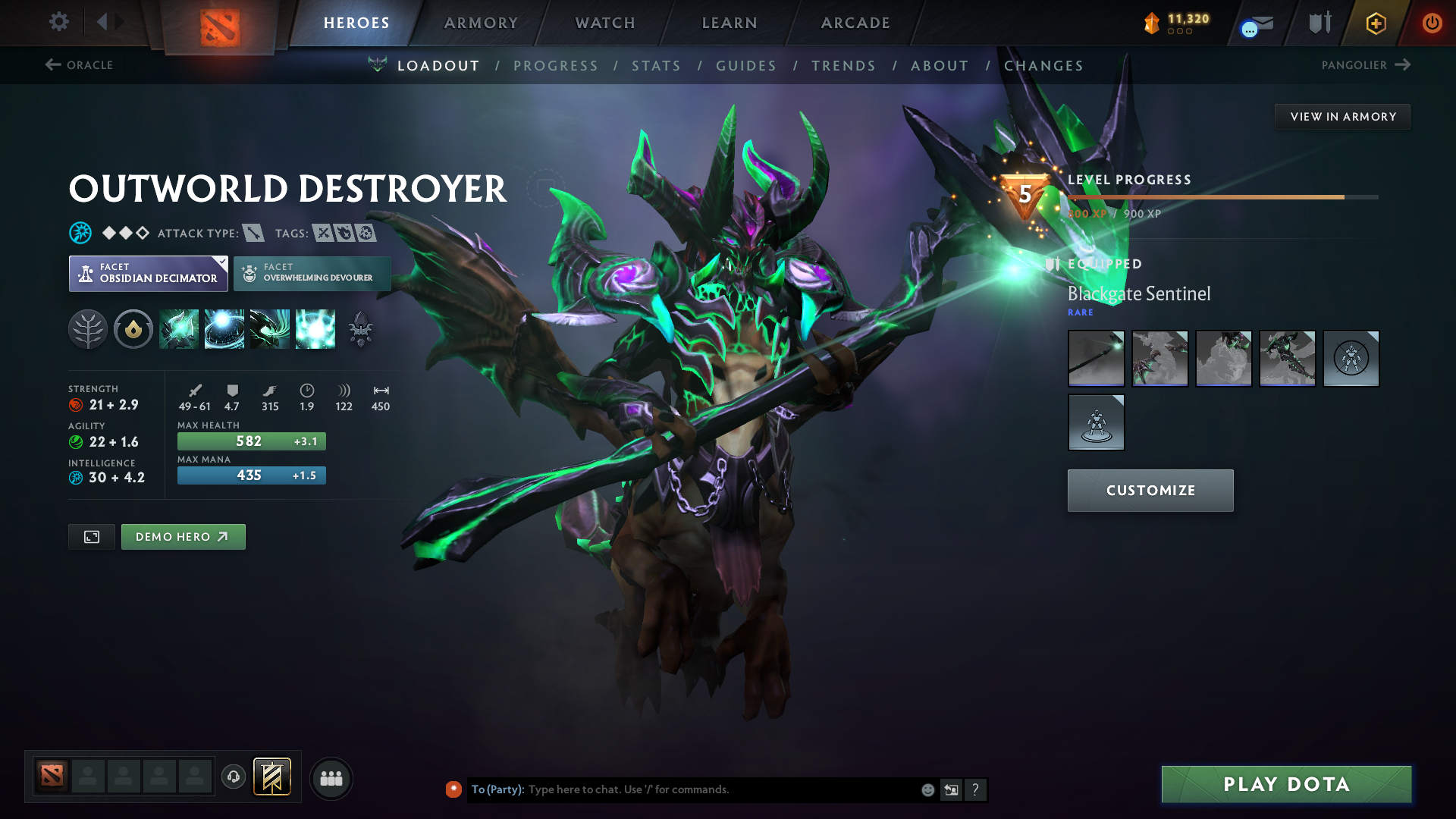
Task: View the Astral Imprisonment ability icon
Action: (x=224, y=329)
